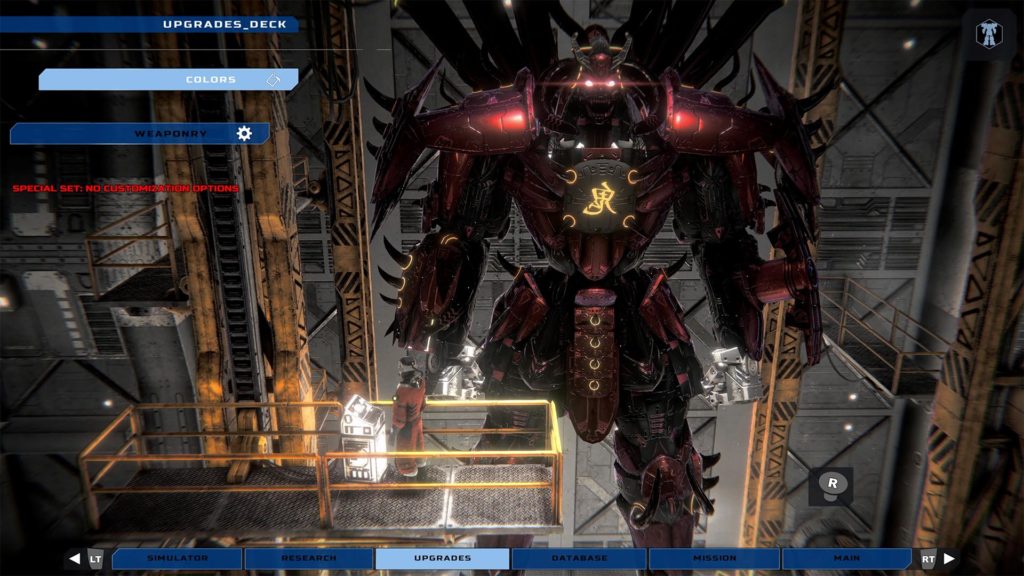Click the mech icon in the top corner

(x=989, y=33)
